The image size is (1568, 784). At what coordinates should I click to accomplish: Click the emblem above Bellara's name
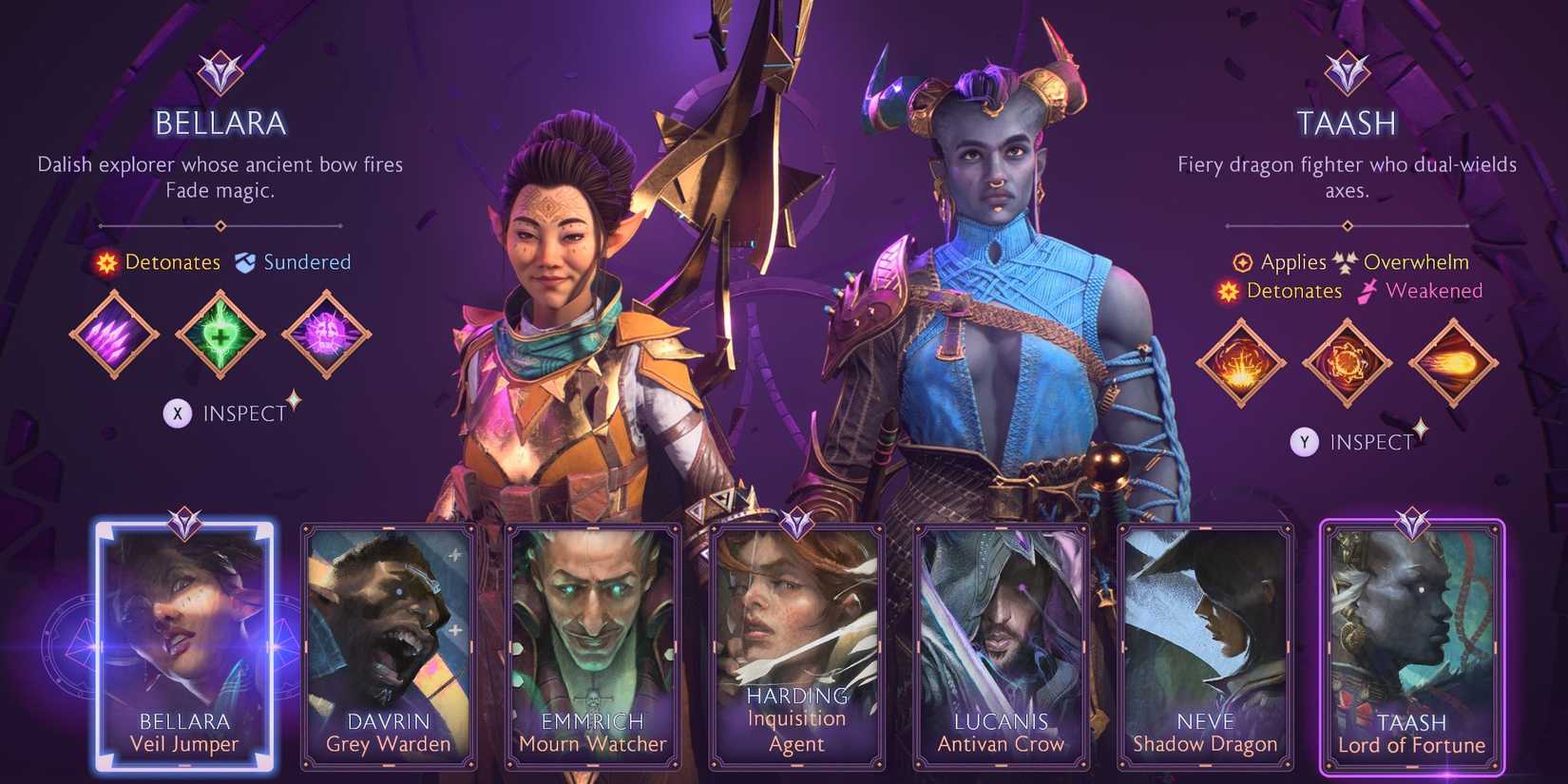click(220, 71)
